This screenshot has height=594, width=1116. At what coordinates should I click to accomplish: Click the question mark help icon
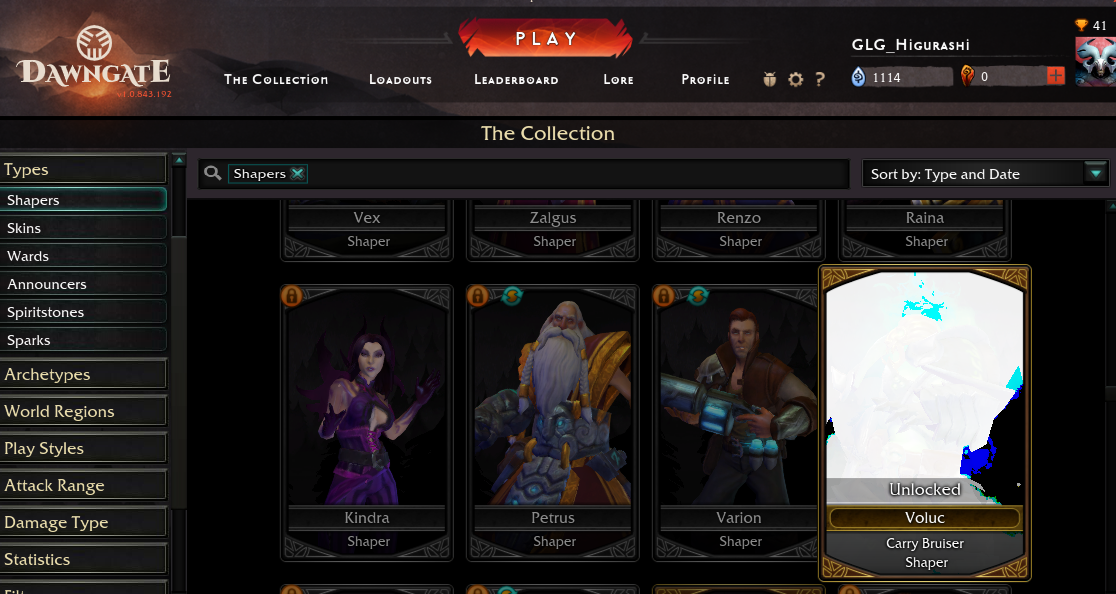point(820,80)
